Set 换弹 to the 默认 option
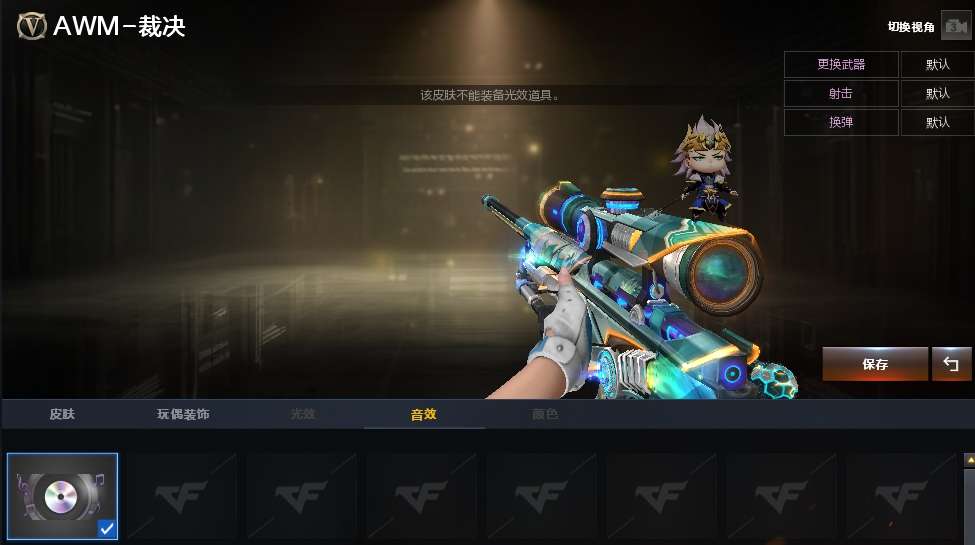 937,122
